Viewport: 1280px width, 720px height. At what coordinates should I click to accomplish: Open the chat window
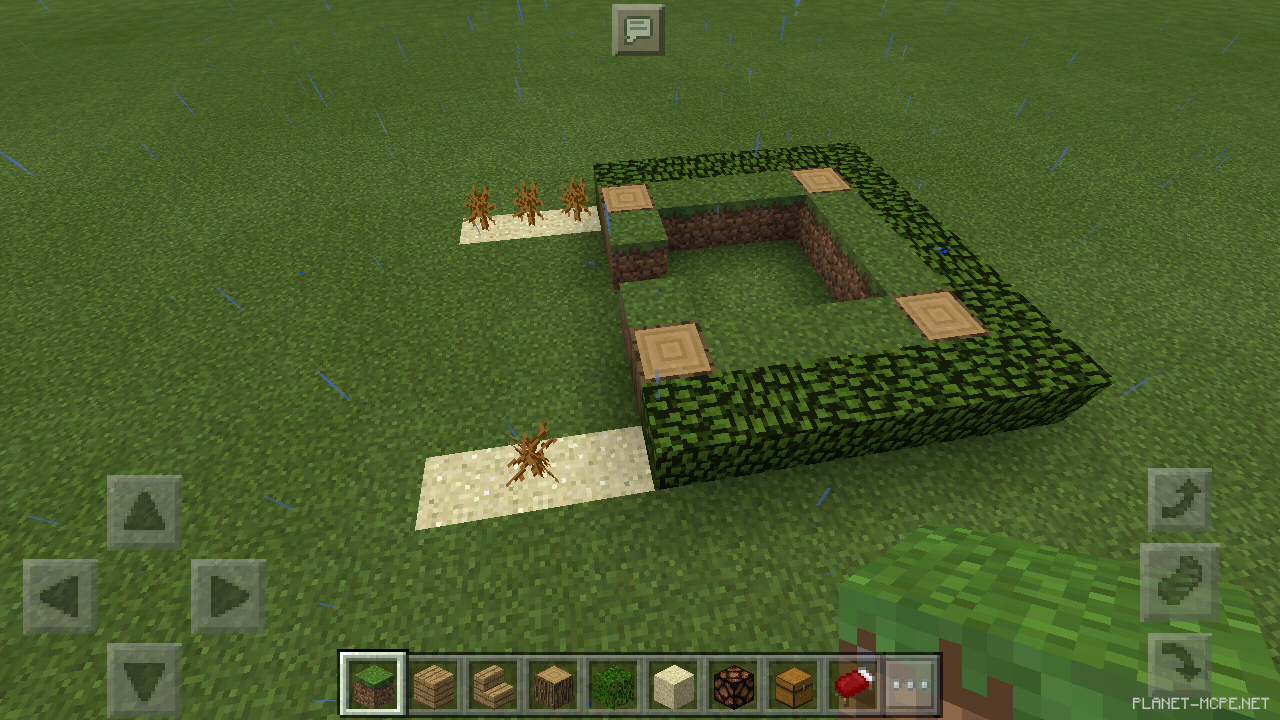click(639, 29)
